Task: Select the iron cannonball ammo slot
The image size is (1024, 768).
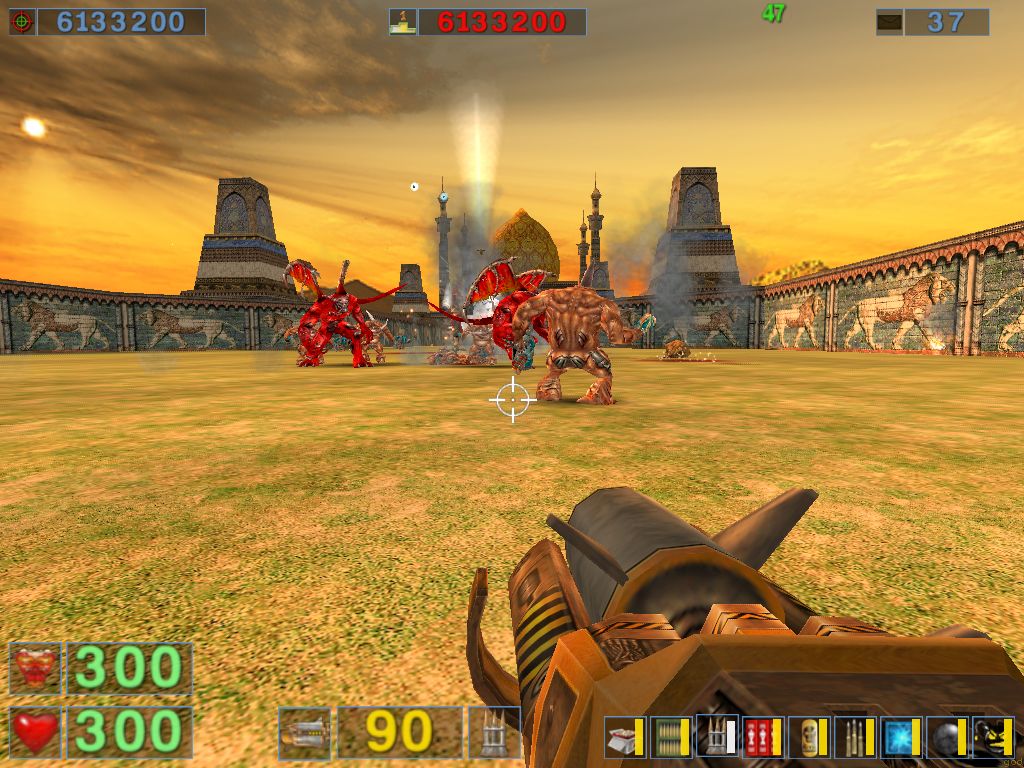Action: (x=945, y=737)
